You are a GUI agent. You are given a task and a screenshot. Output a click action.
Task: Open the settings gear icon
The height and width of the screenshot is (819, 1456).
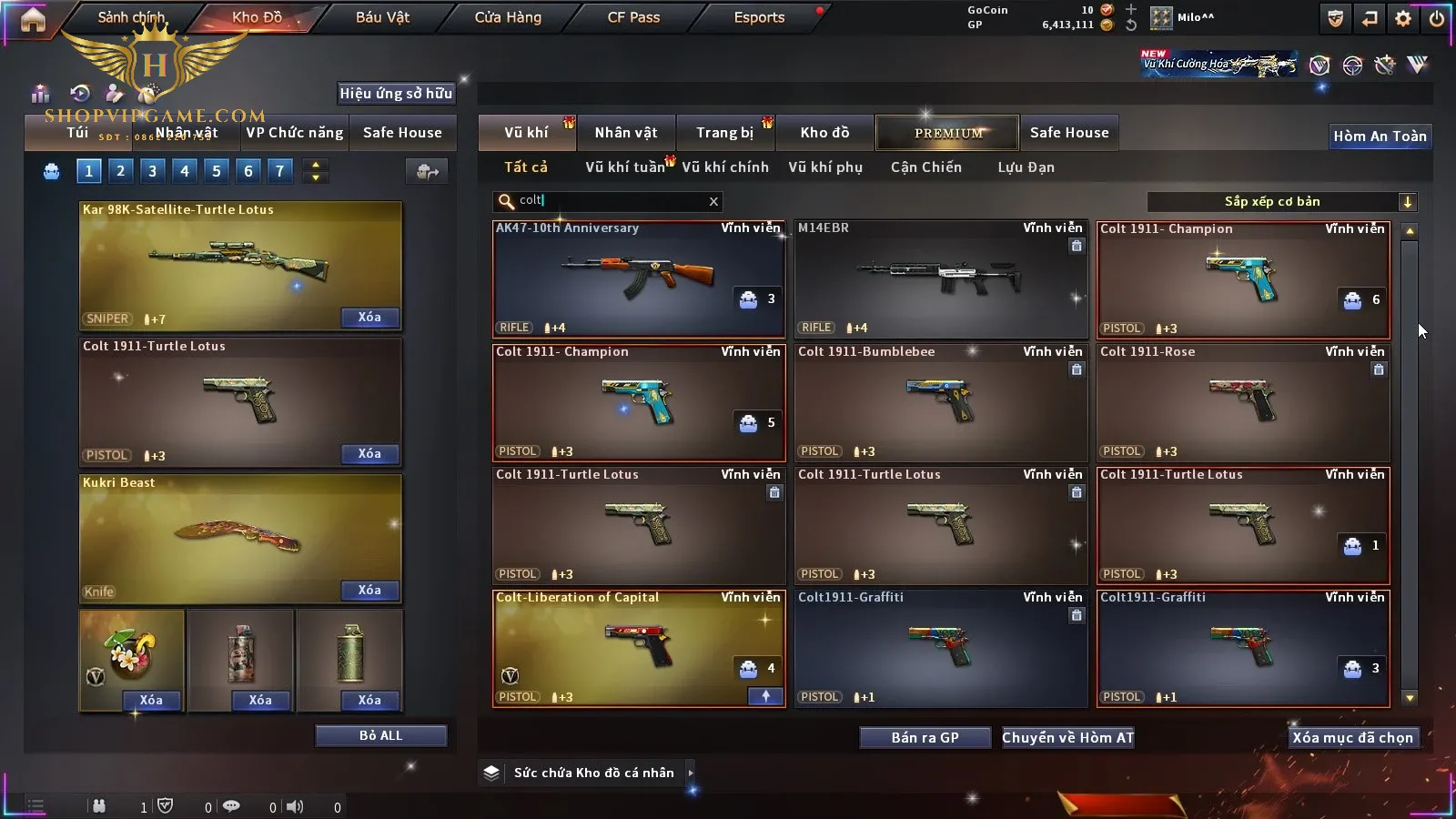pyautogui.click(x=1403, y=18)
